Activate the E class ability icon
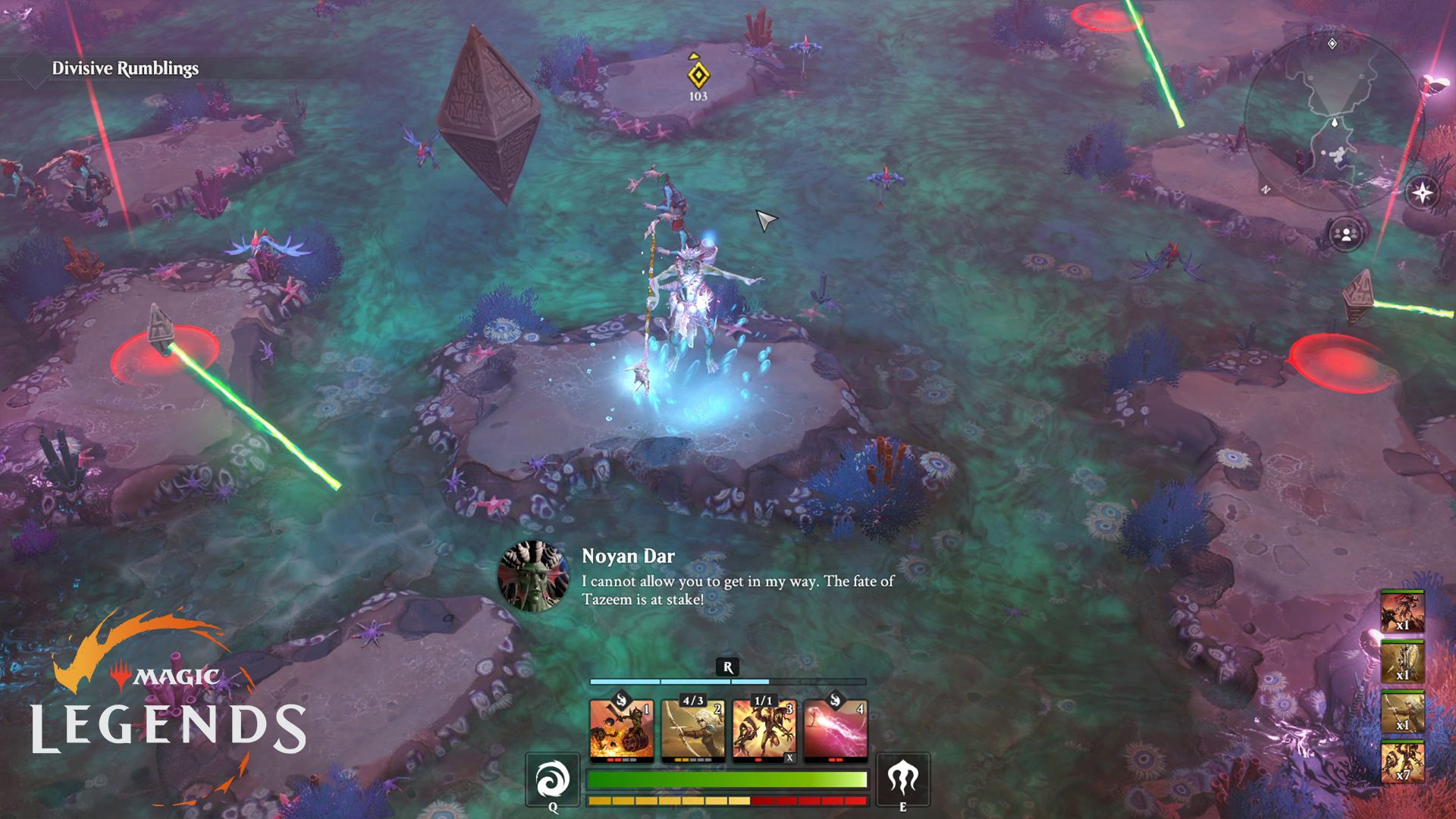Viewport: 1456px width, 819px height. [903, 778]
